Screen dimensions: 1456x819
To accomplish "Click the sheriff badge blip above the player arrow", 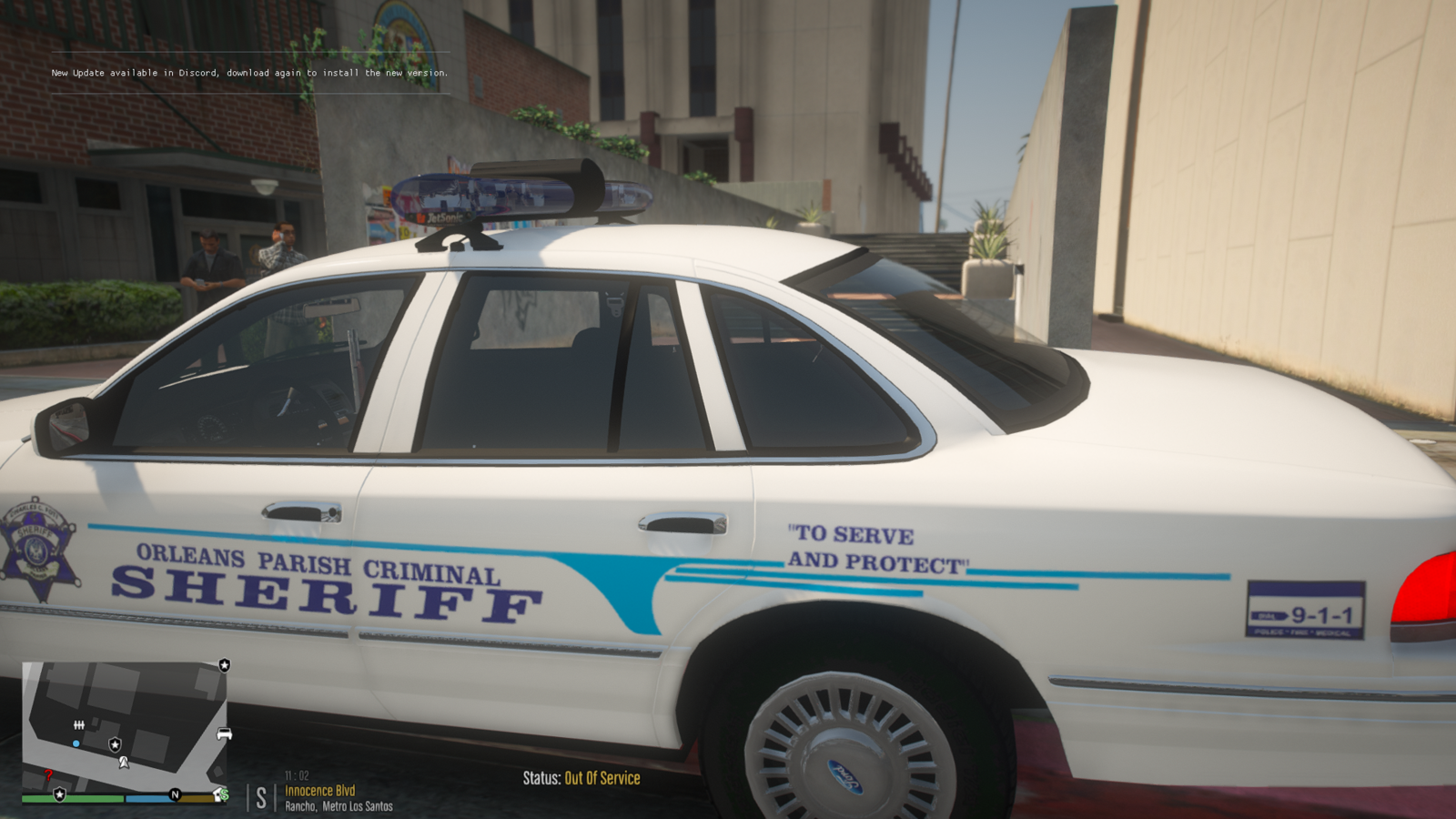I will tap(115, 744).
